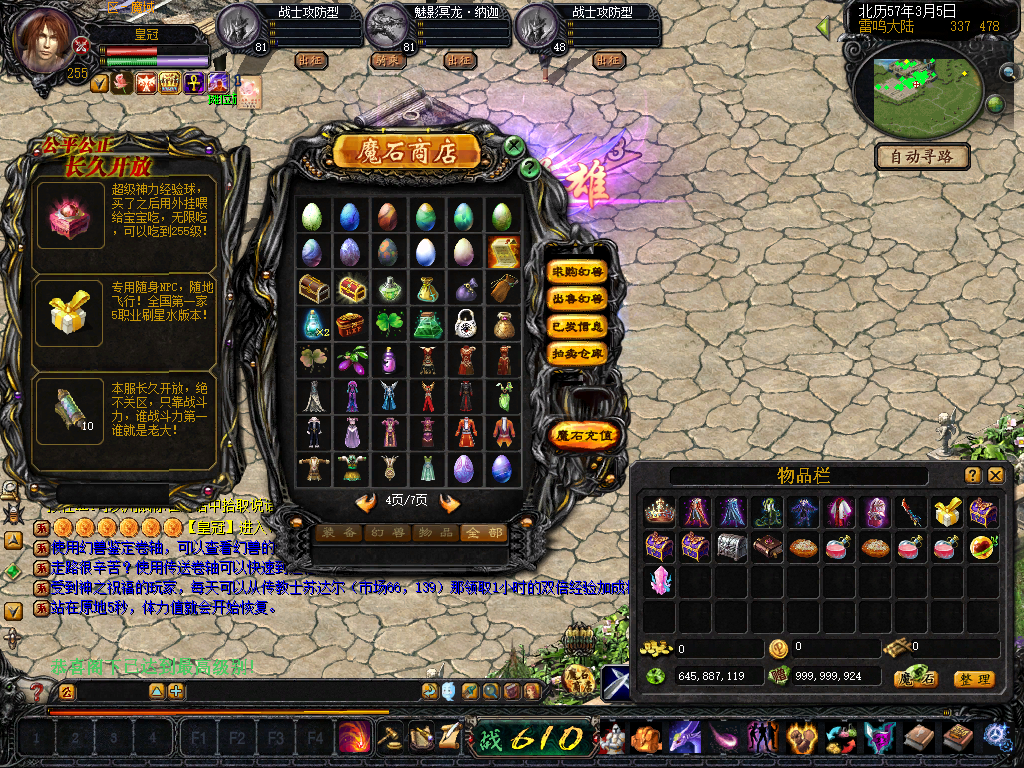The height and width of the screenshot is (768, 1024).
Task: Open the 拍卖仓库 auction warehouse
Action: point(578,353)
